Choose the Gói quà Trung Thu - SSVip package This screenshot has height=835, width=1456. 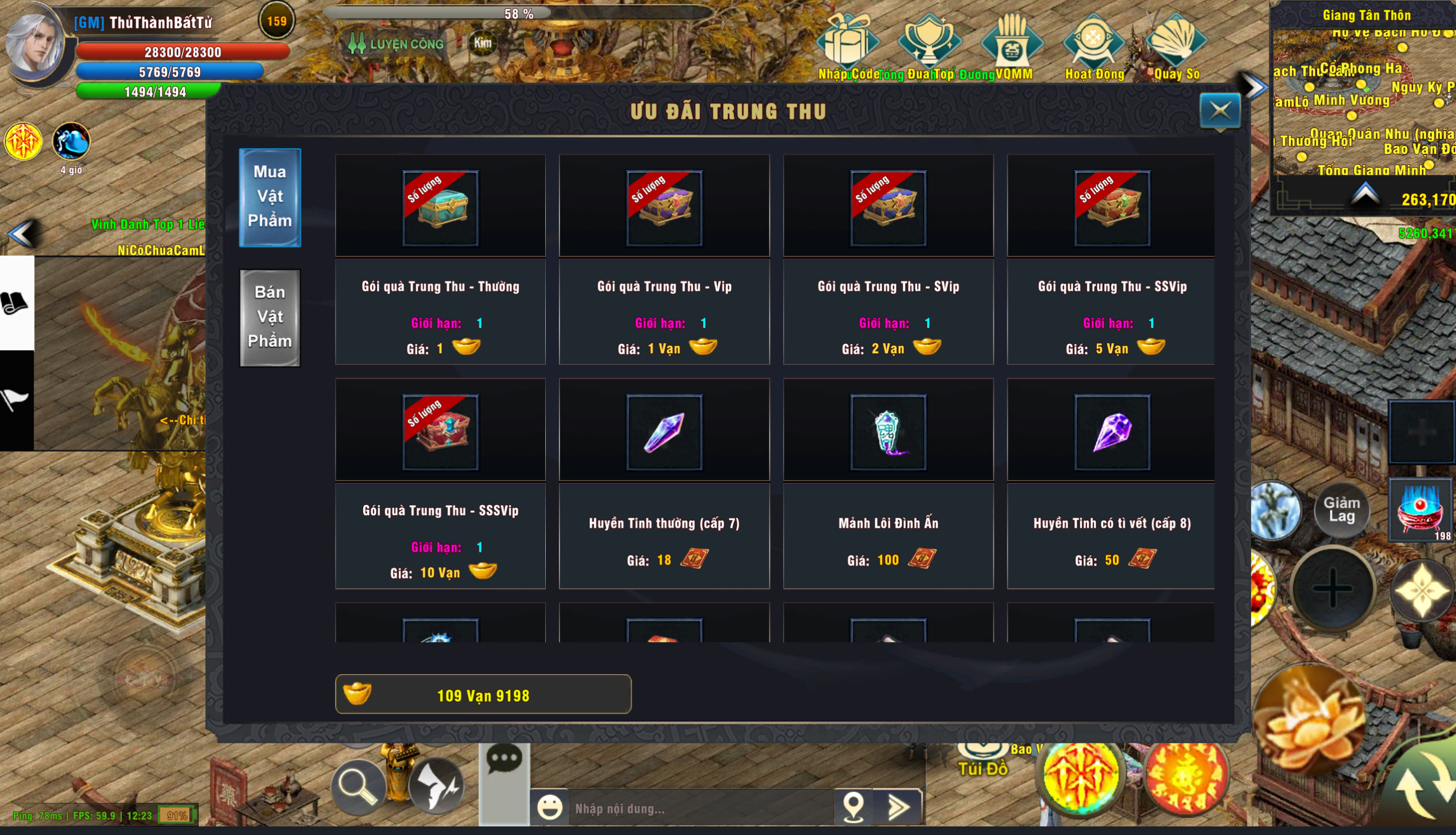pyautogui.click(x=1112, y=208)
